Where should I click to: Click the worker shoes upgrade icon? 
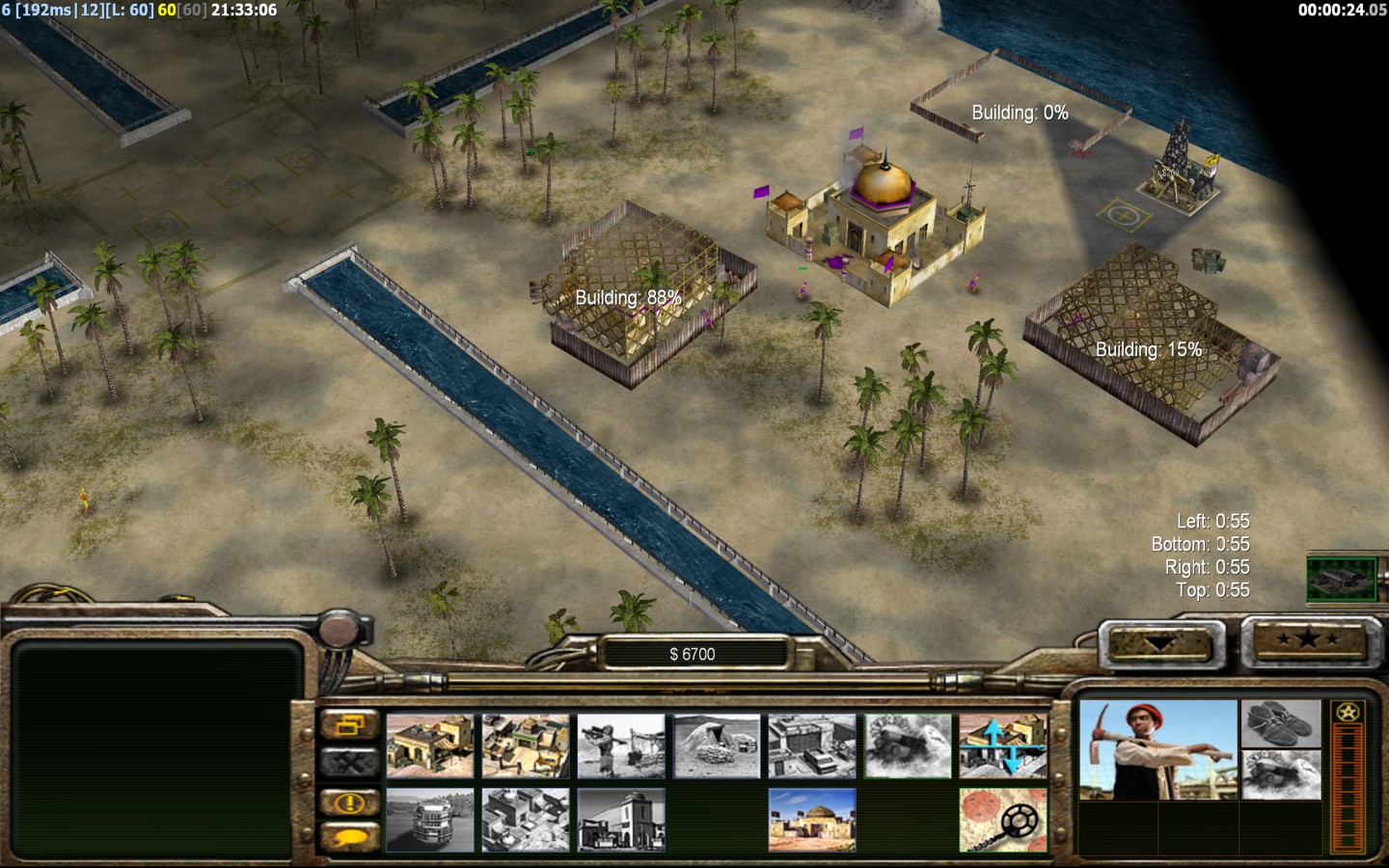point(1281,723)
